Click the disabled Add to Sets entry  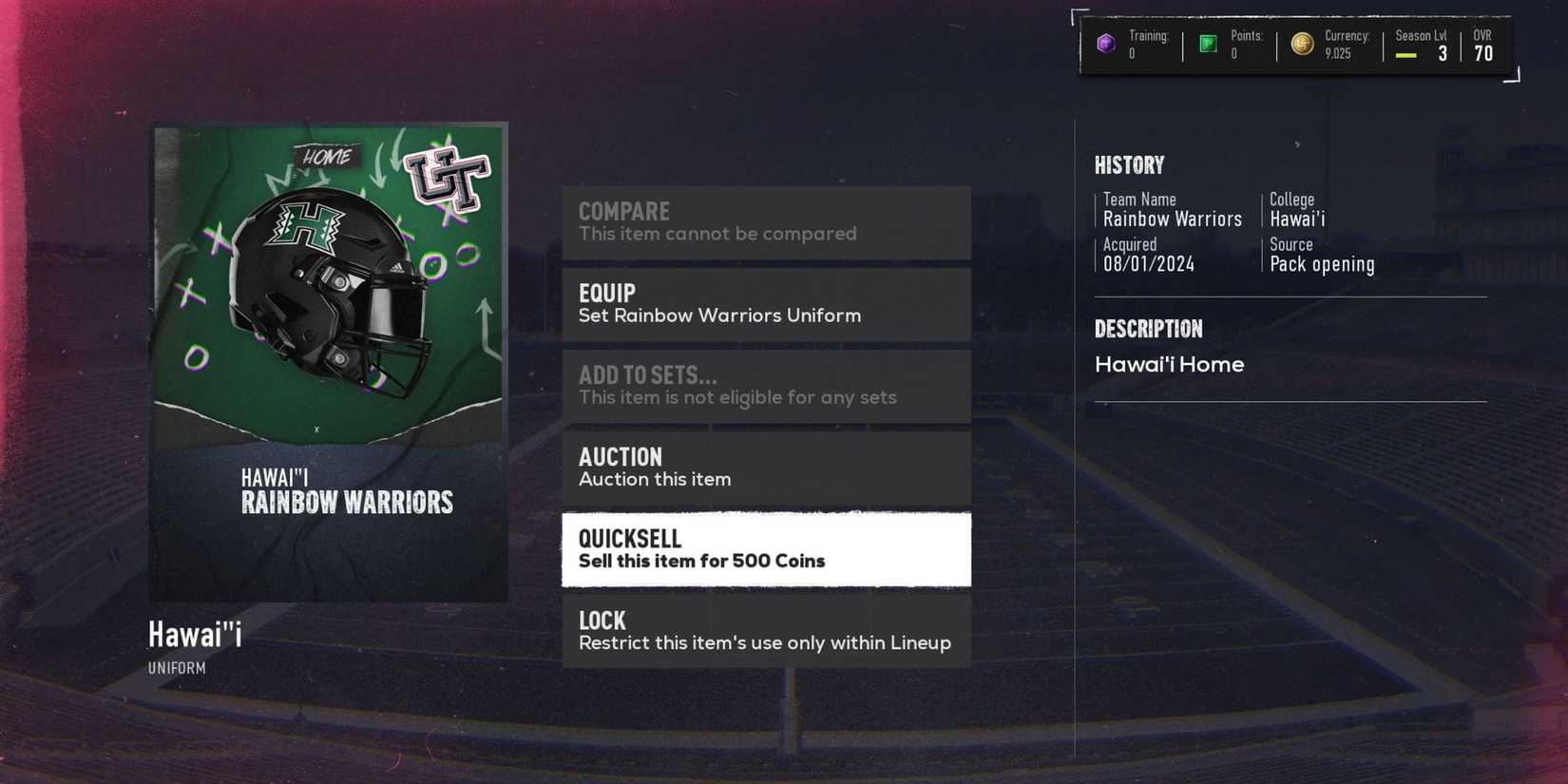point(766,385)
